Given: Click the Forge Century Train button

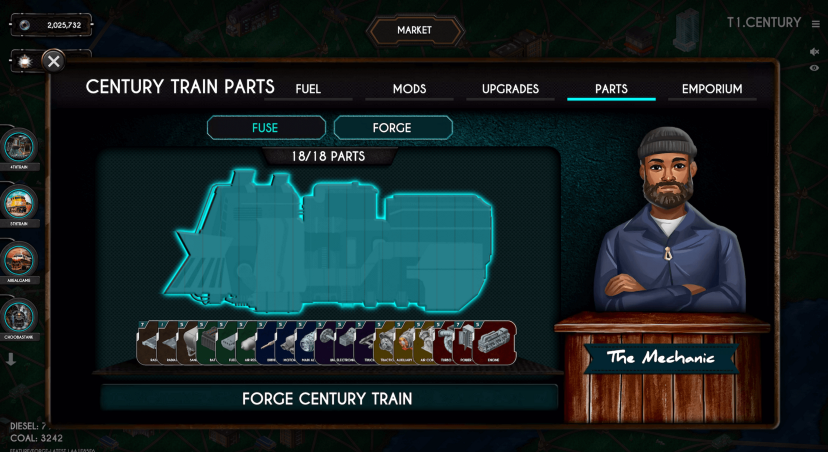Looking at the screenshot, I should [x=328, y=398].
